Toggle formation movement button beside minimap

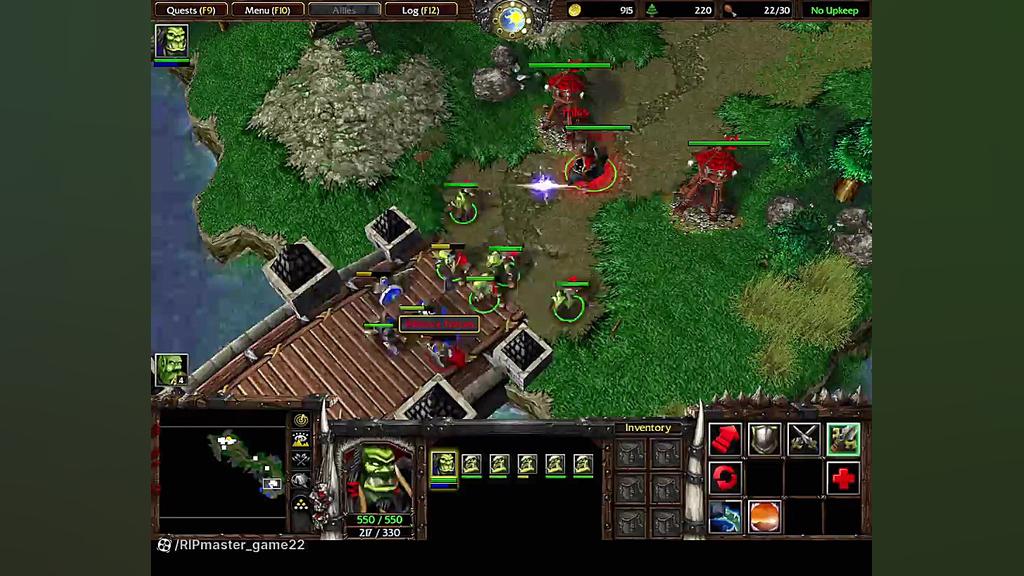click(x=301, y=499)
